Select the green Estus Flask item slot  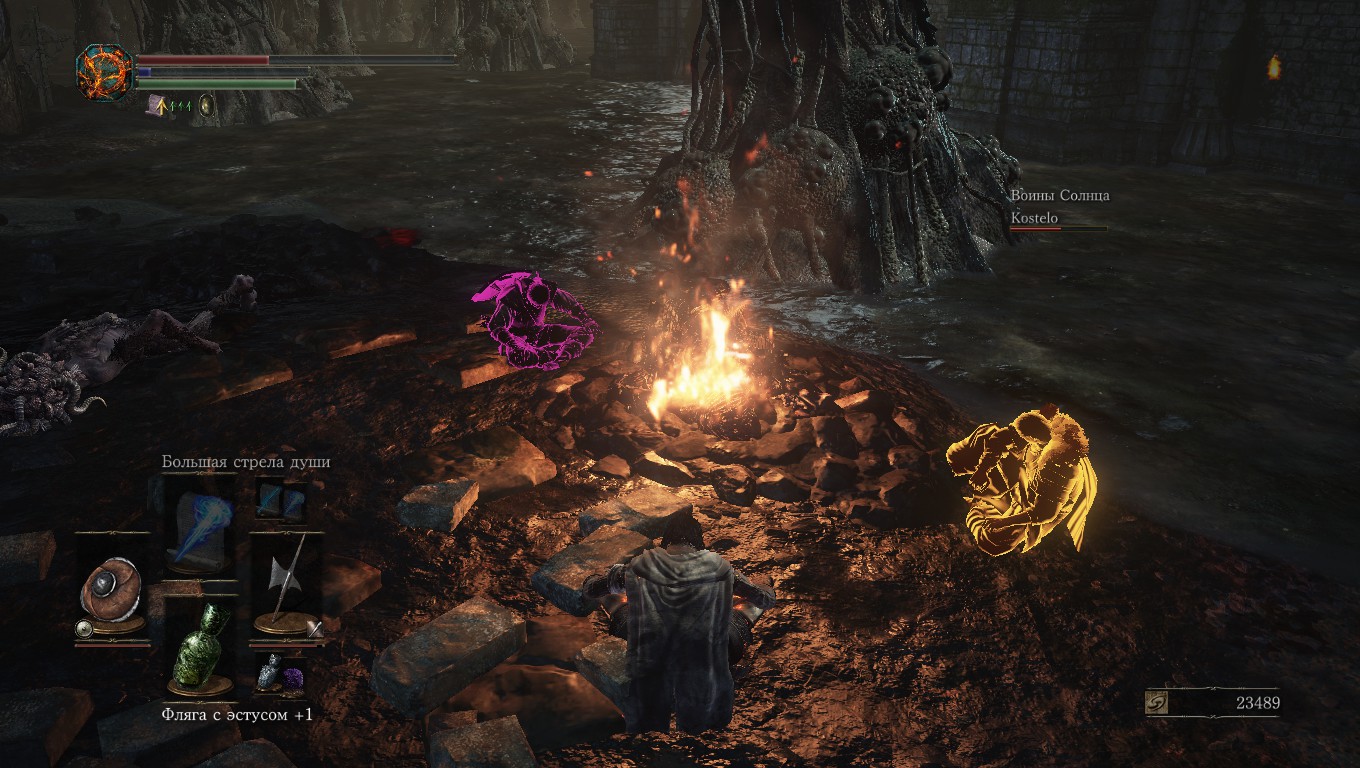point(200,647)
